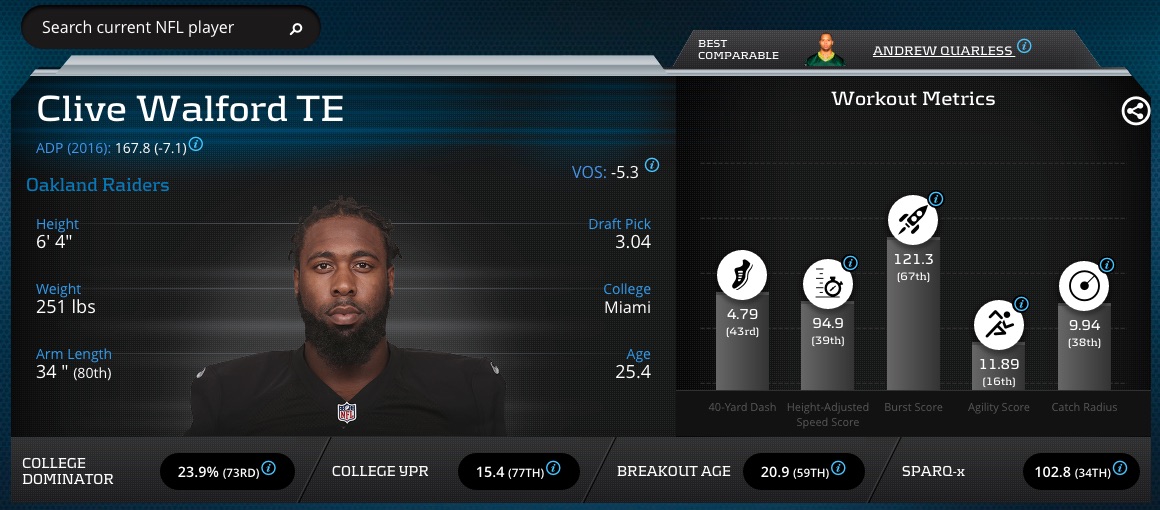The image size is (1160, 510).
Task: Show info for the Best Comparable player
Action: pos(1024,46)
